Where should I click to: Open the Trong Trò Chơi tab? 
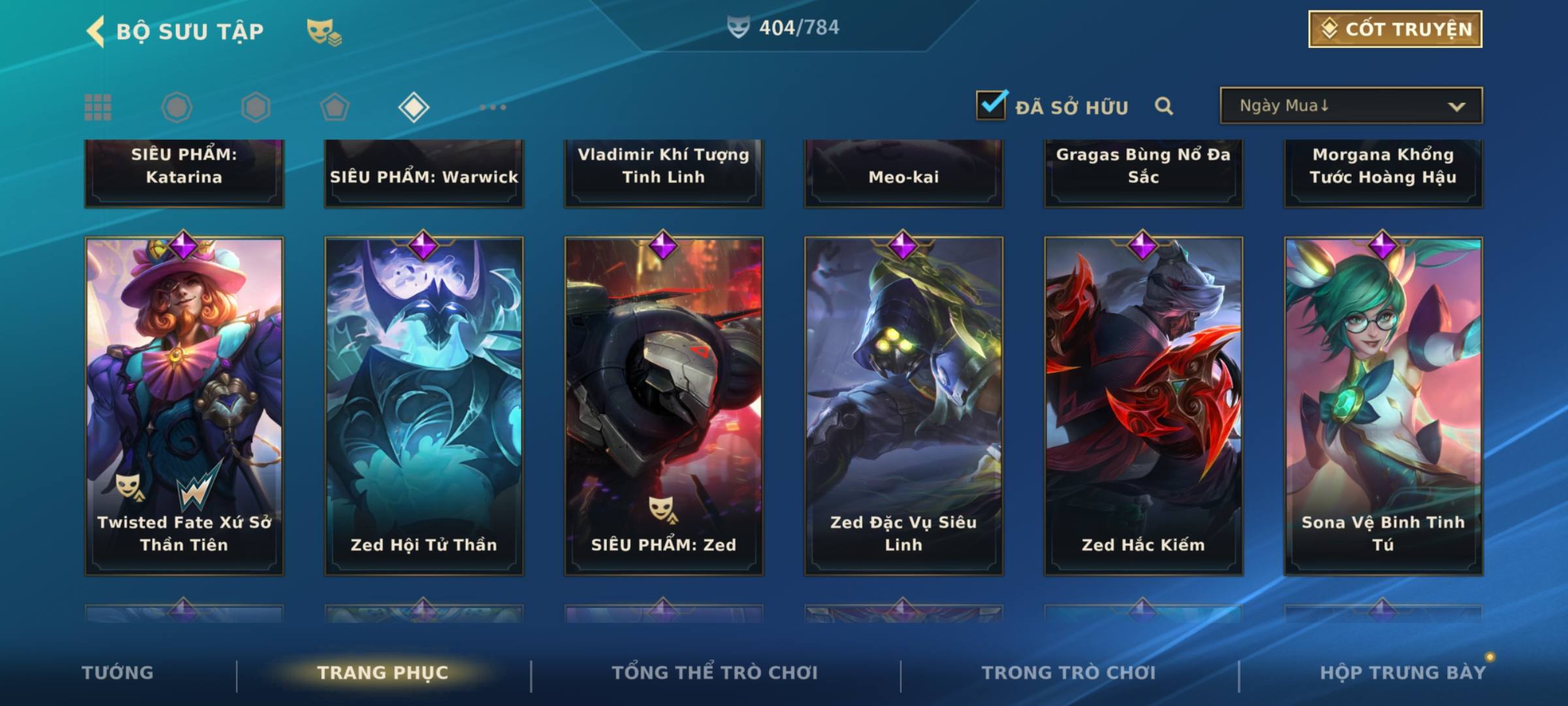tap(1069, 673)
